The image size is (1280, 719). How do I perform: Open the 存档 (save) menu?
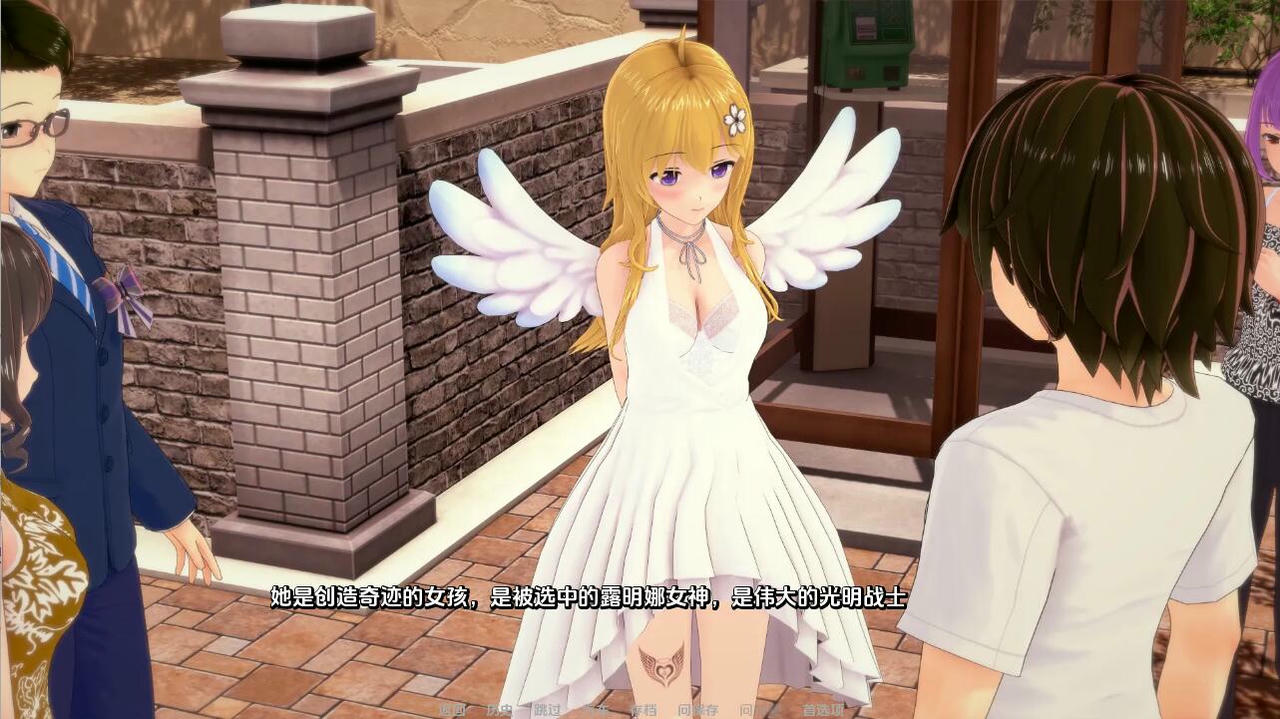click(x=643, y=710)
